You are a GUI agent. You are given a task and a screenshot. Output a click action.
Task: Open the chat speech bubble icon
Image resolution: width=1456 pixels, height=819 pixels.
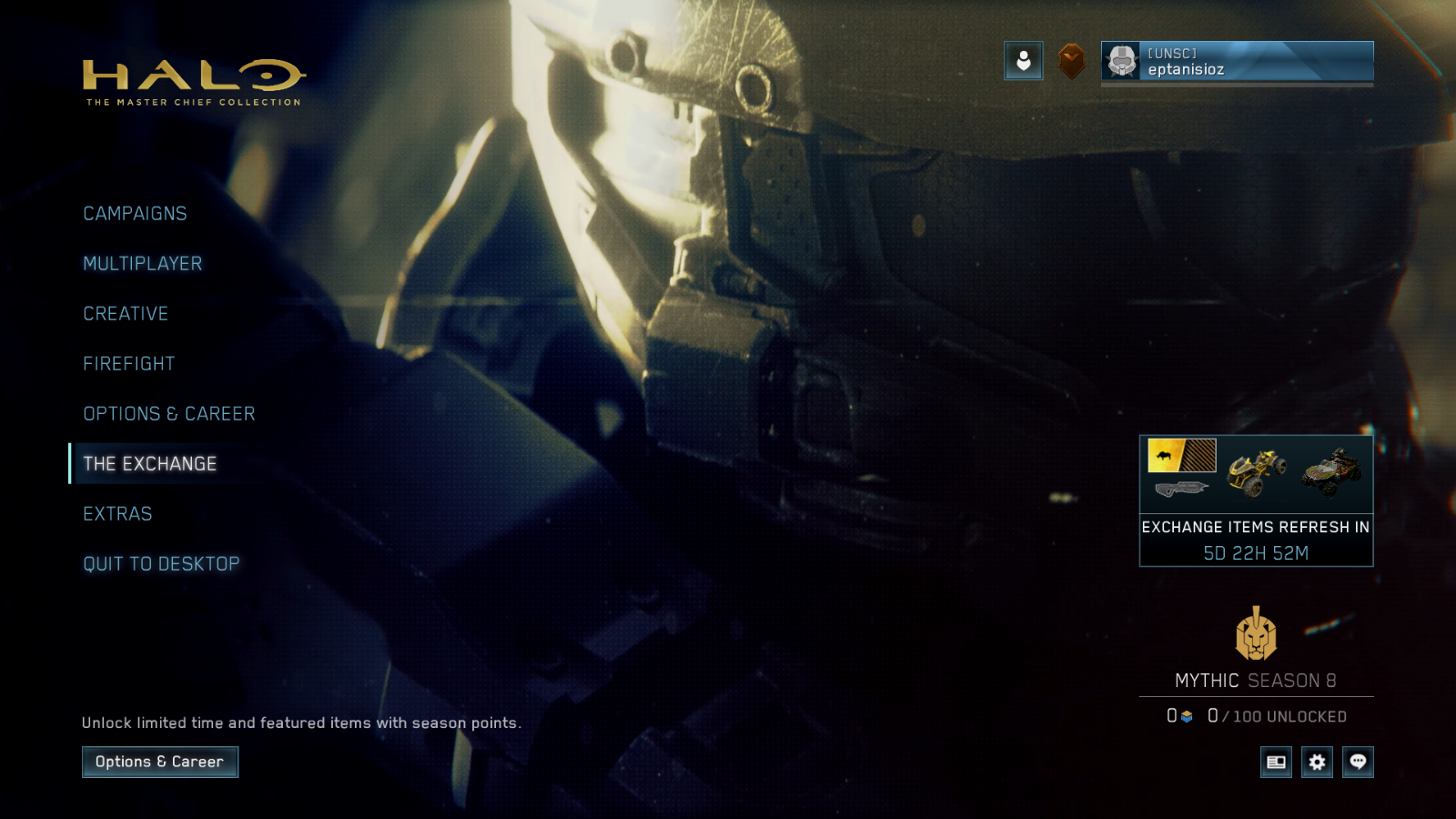[x=1358, y=762]
